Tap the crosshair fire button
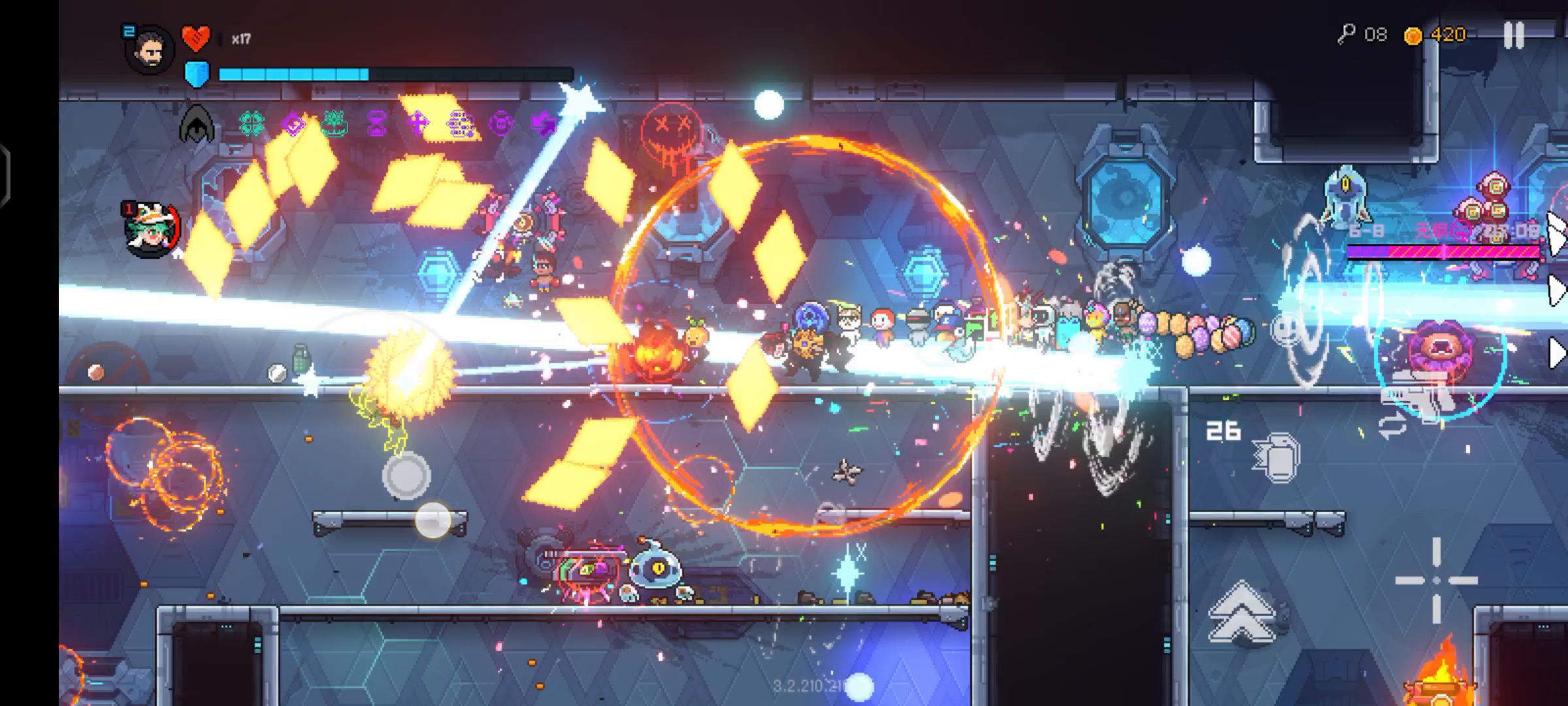 tap(1436, 580)
